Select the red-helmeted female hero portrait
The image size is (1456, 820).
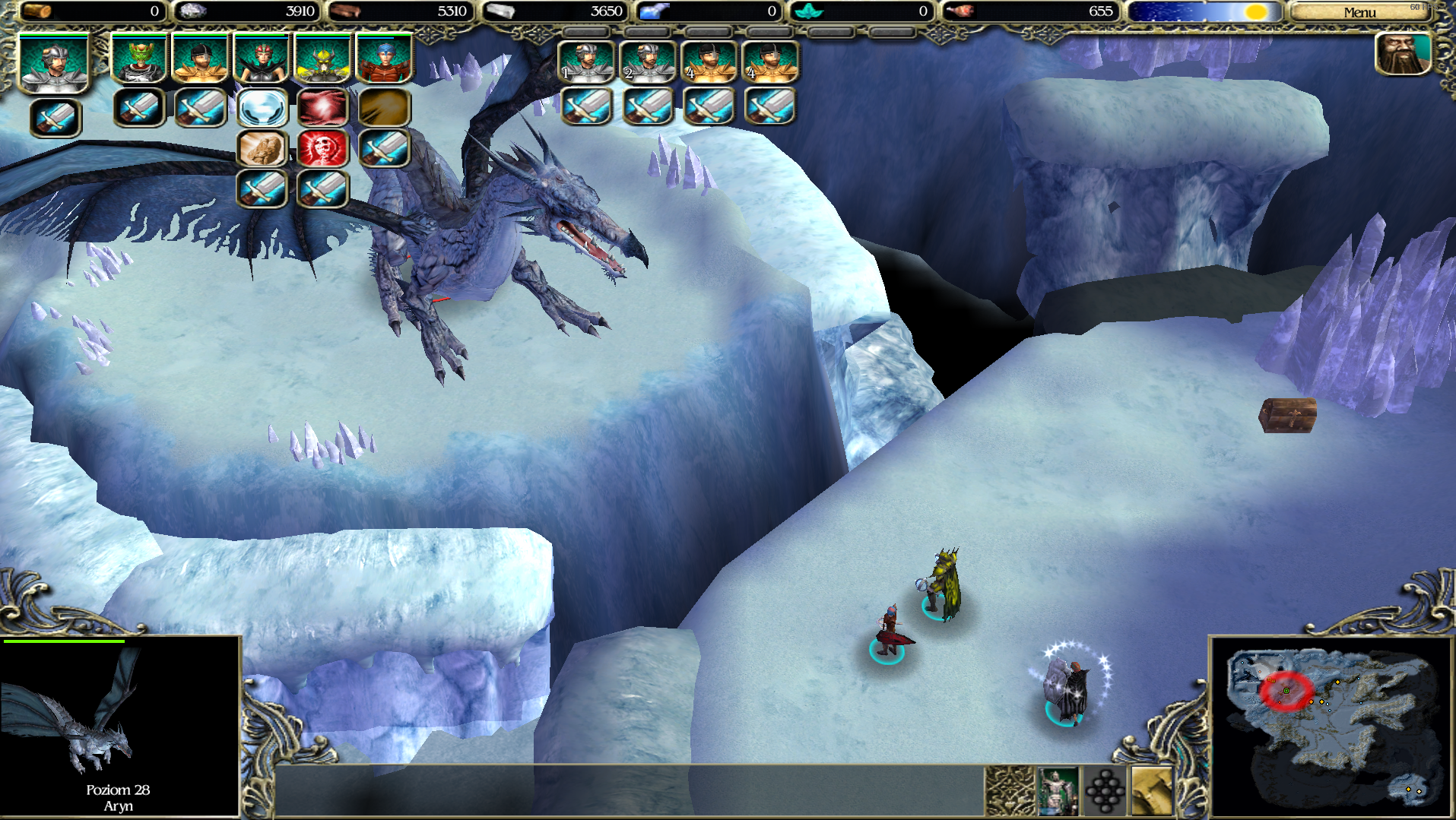pos(262,59)
